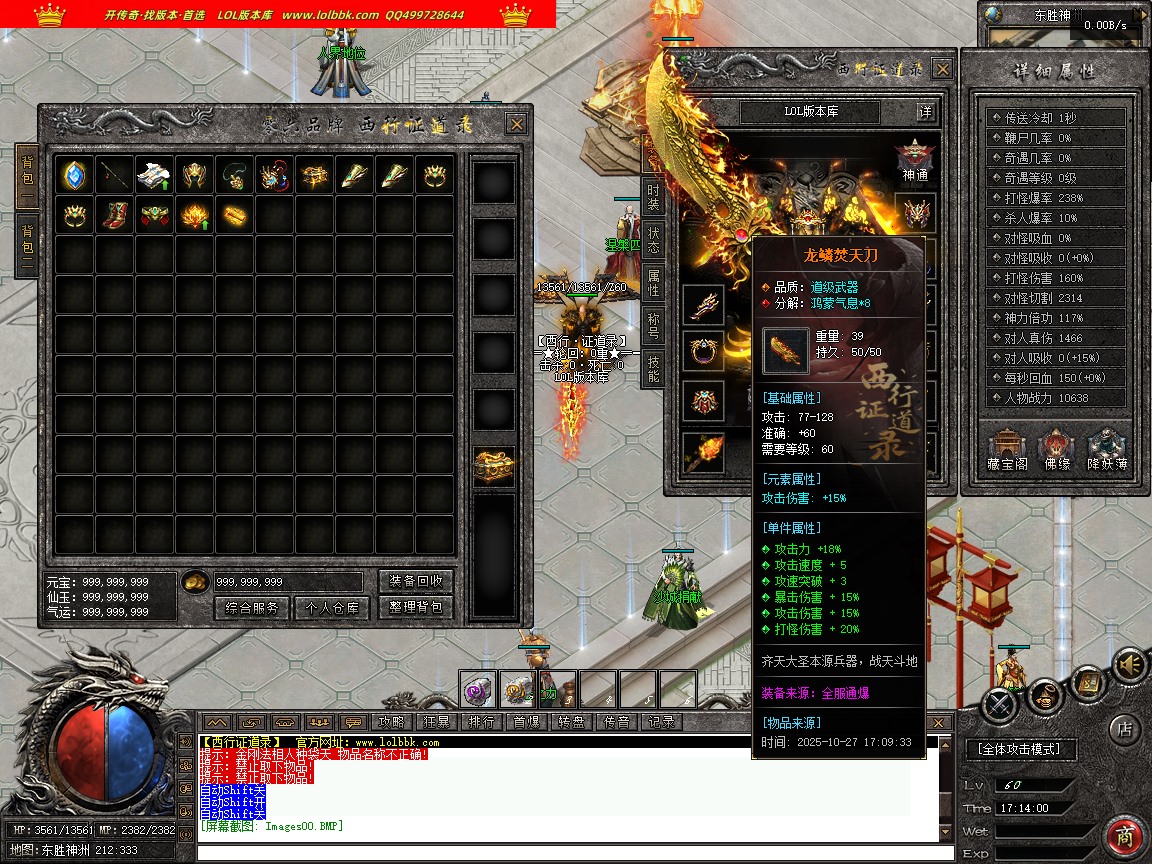The image size is (1152, 864).
Task: Close the backpack inventory window
Action: (x=516, y=124)
